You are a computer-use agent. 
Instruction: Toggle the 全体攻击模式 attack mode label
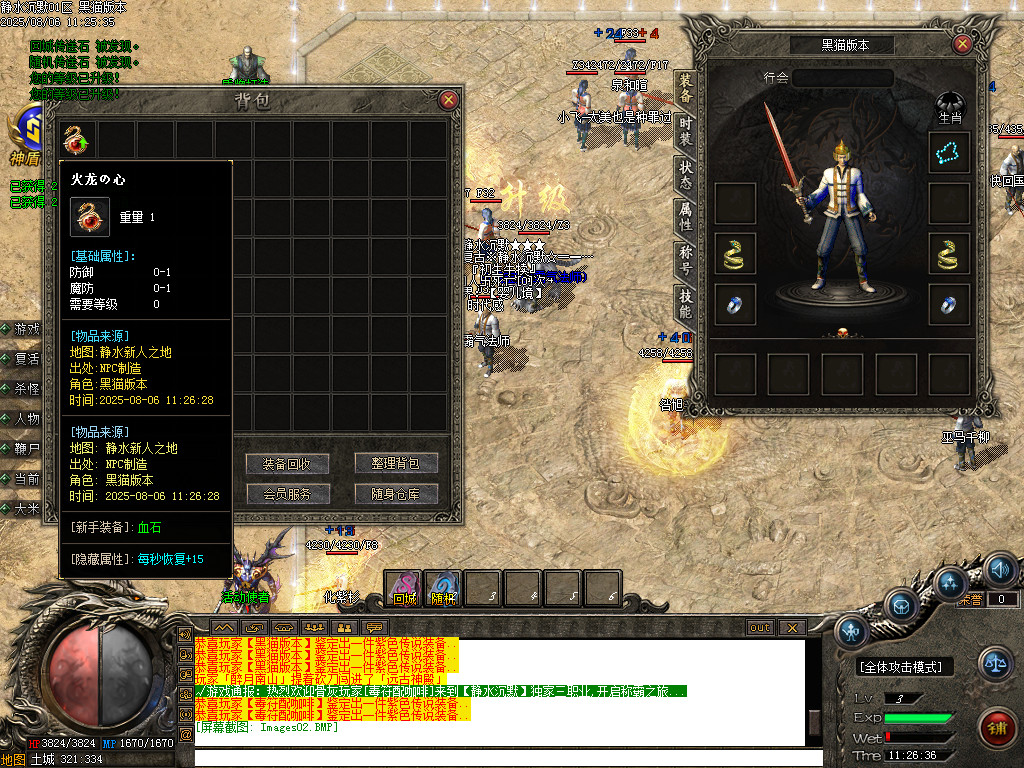[x=906, y=667]
